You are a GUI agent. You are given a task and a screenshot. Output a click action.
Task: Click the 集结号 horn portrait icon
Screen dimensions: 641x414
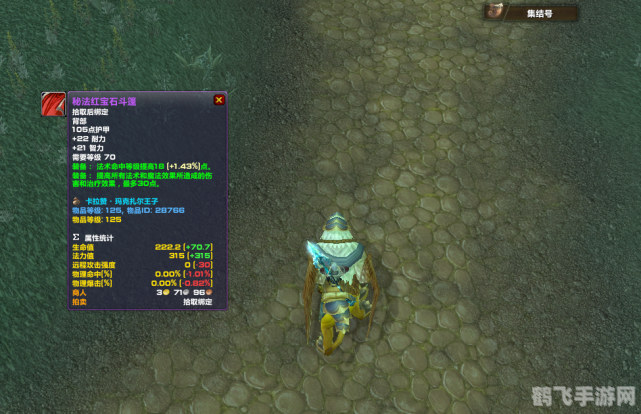494,12
